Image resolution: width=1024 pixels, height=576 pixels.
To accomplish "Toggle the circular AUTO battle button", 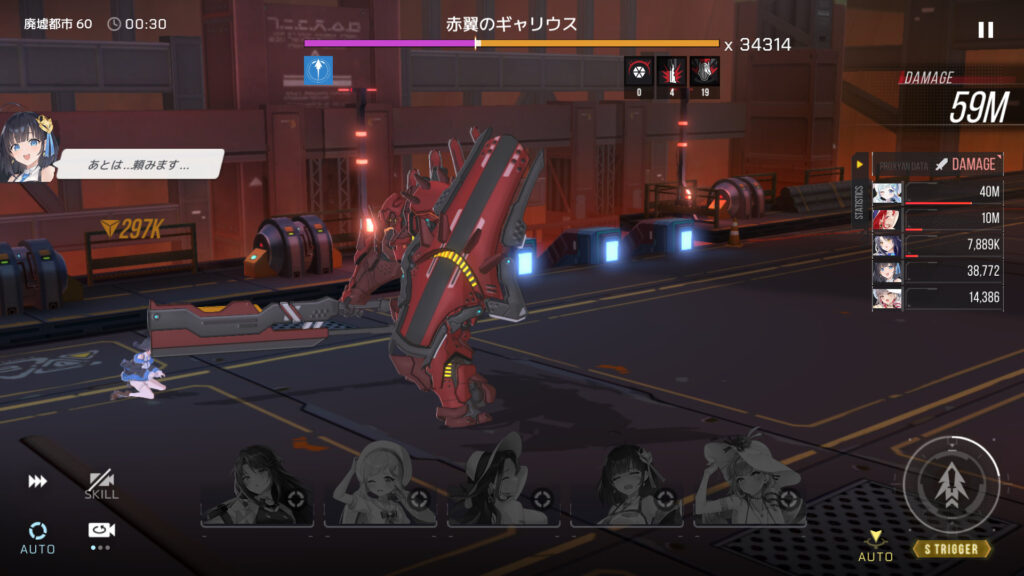I will point(37,535).
